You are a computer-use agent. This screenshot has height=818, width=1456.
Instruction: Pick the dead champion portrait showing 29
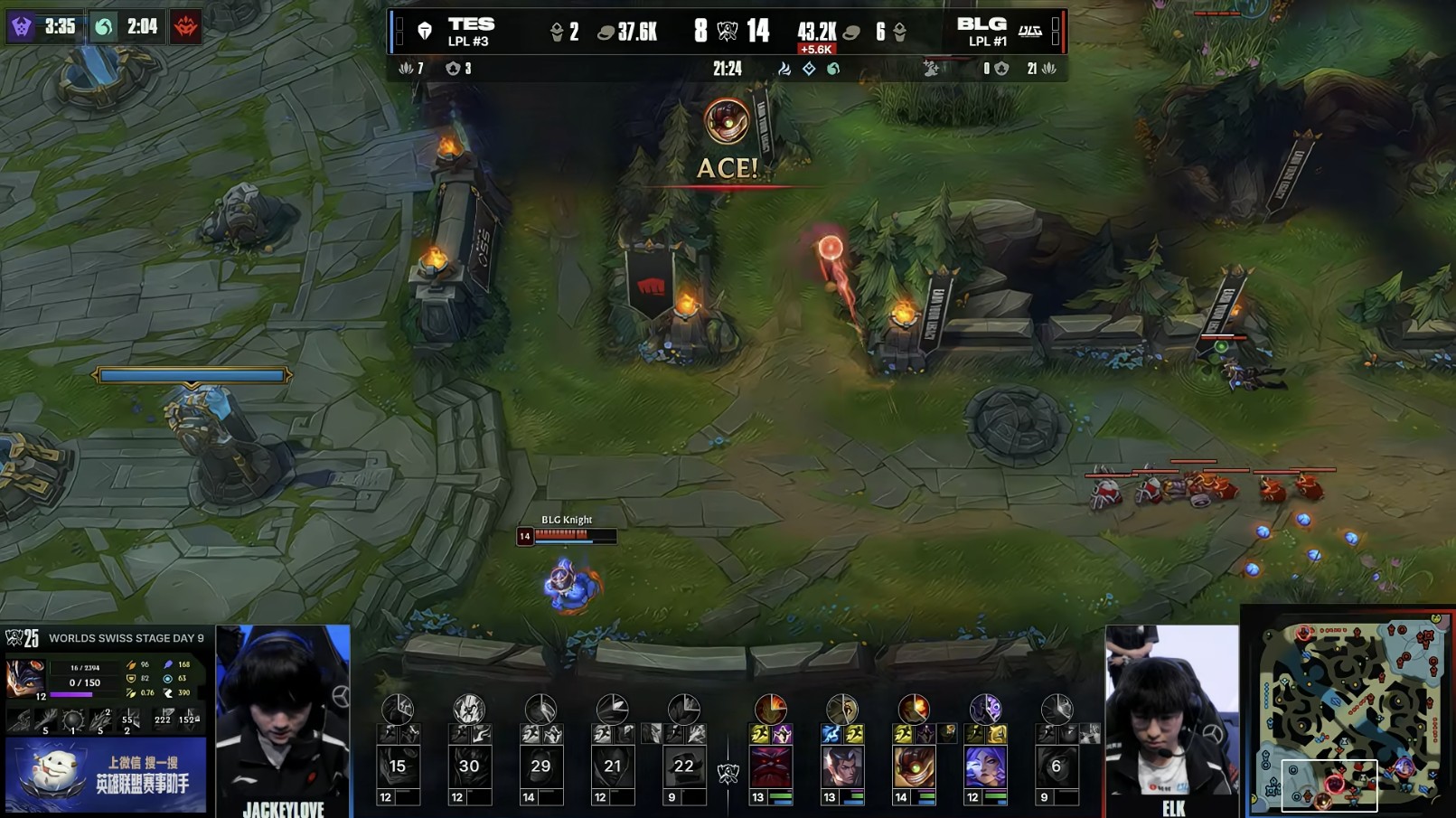(540, 767)
